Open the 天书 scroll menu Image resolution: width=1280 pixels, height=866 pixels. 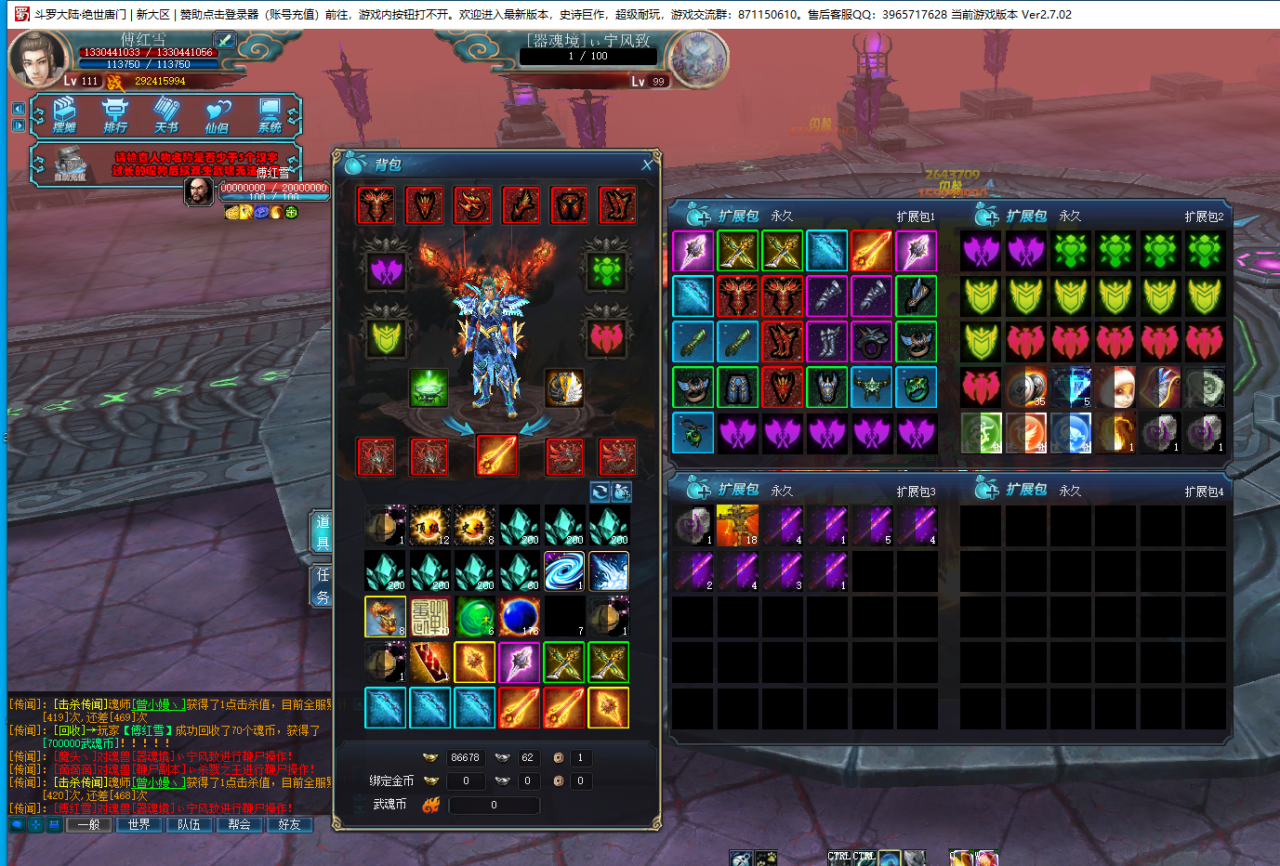click(x=166, y=115)
